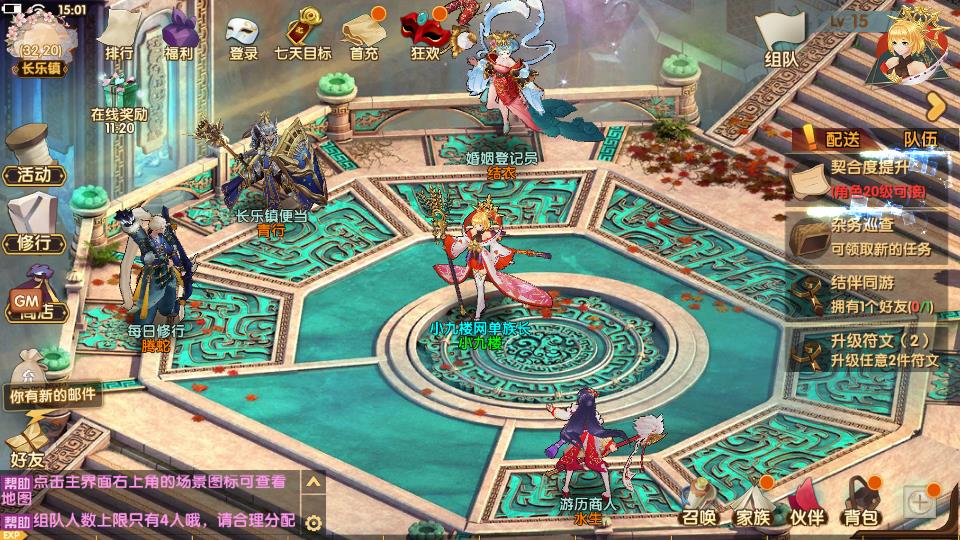The width and height of the screenshot is (960, 540).
Task: Open the 狂欢 carnival event
Action: [424, 35]
